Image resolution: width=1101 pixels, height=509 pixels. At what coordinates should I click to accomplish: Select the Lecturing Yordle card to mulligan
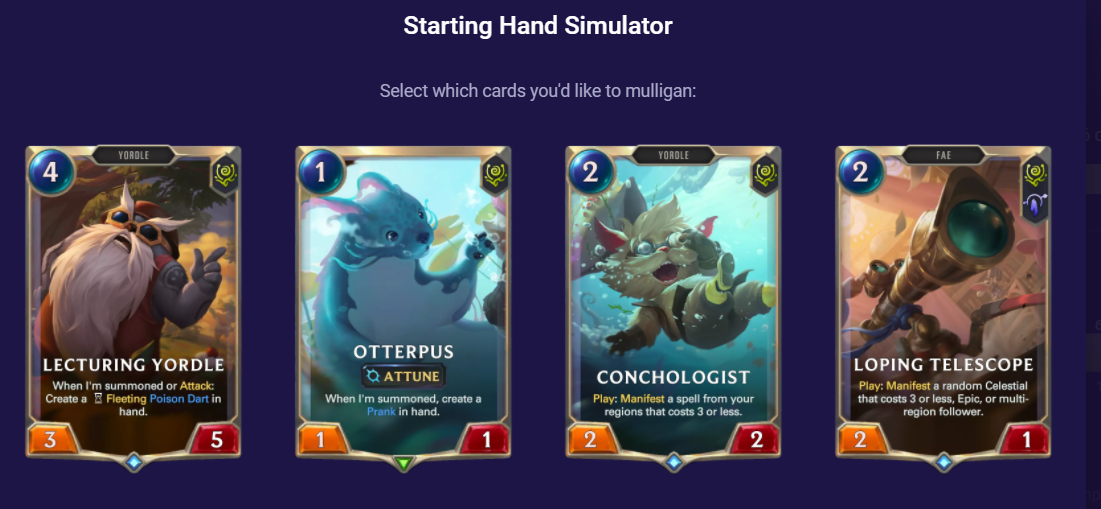tap(133, 300)
